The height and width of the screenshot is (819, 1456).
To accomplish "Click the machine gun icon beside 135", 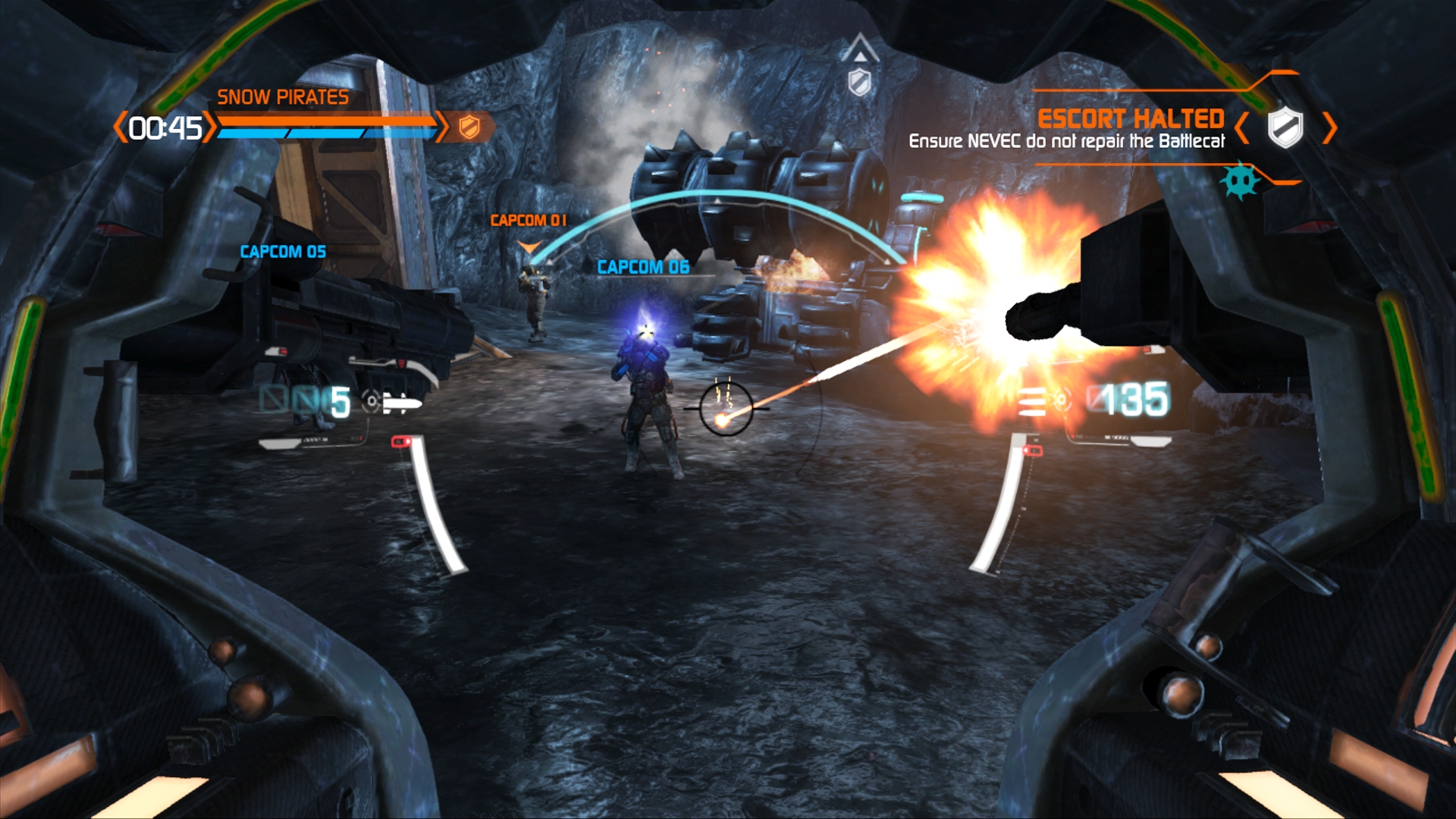I will (1032, 401).
